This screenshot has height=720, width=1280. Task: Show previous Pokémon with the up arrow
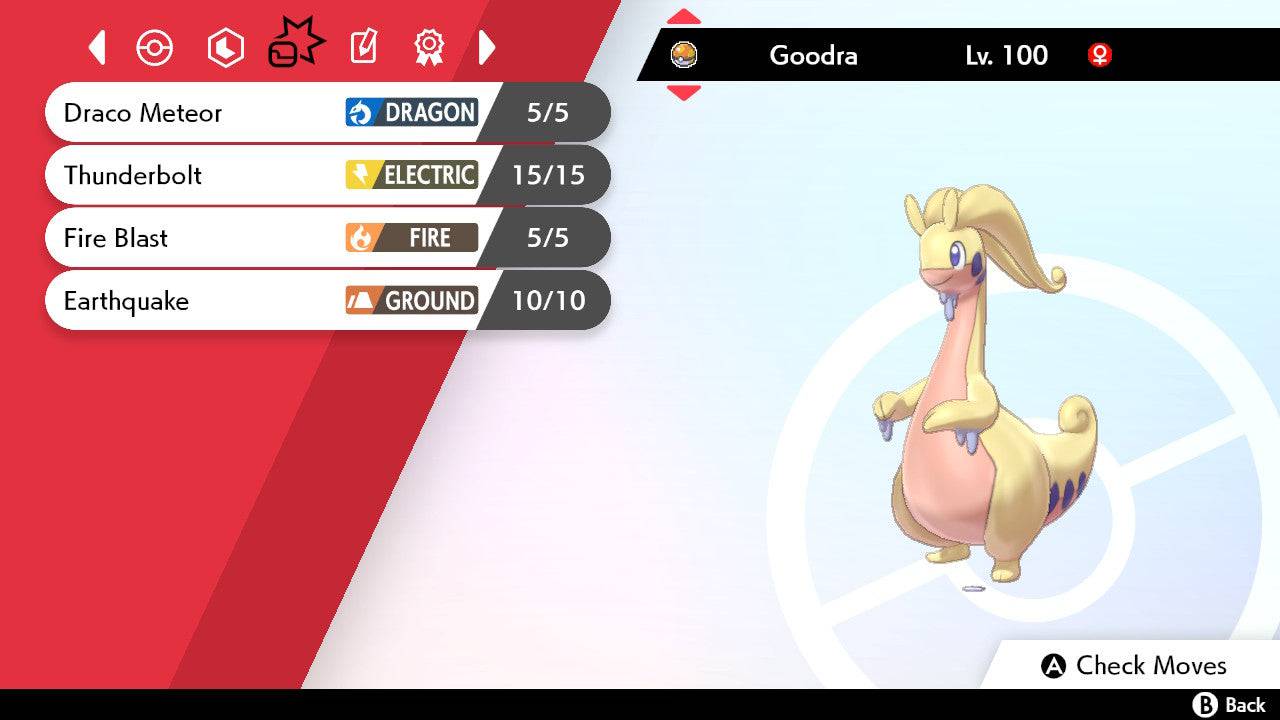683,16
